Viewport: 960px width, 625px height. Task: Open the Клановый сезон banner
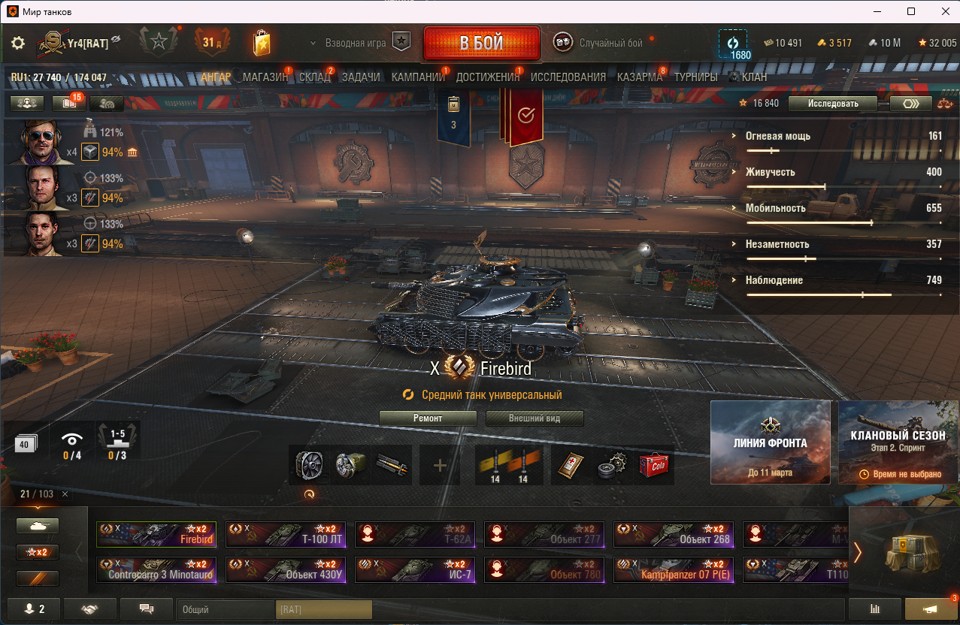[899, 441]
